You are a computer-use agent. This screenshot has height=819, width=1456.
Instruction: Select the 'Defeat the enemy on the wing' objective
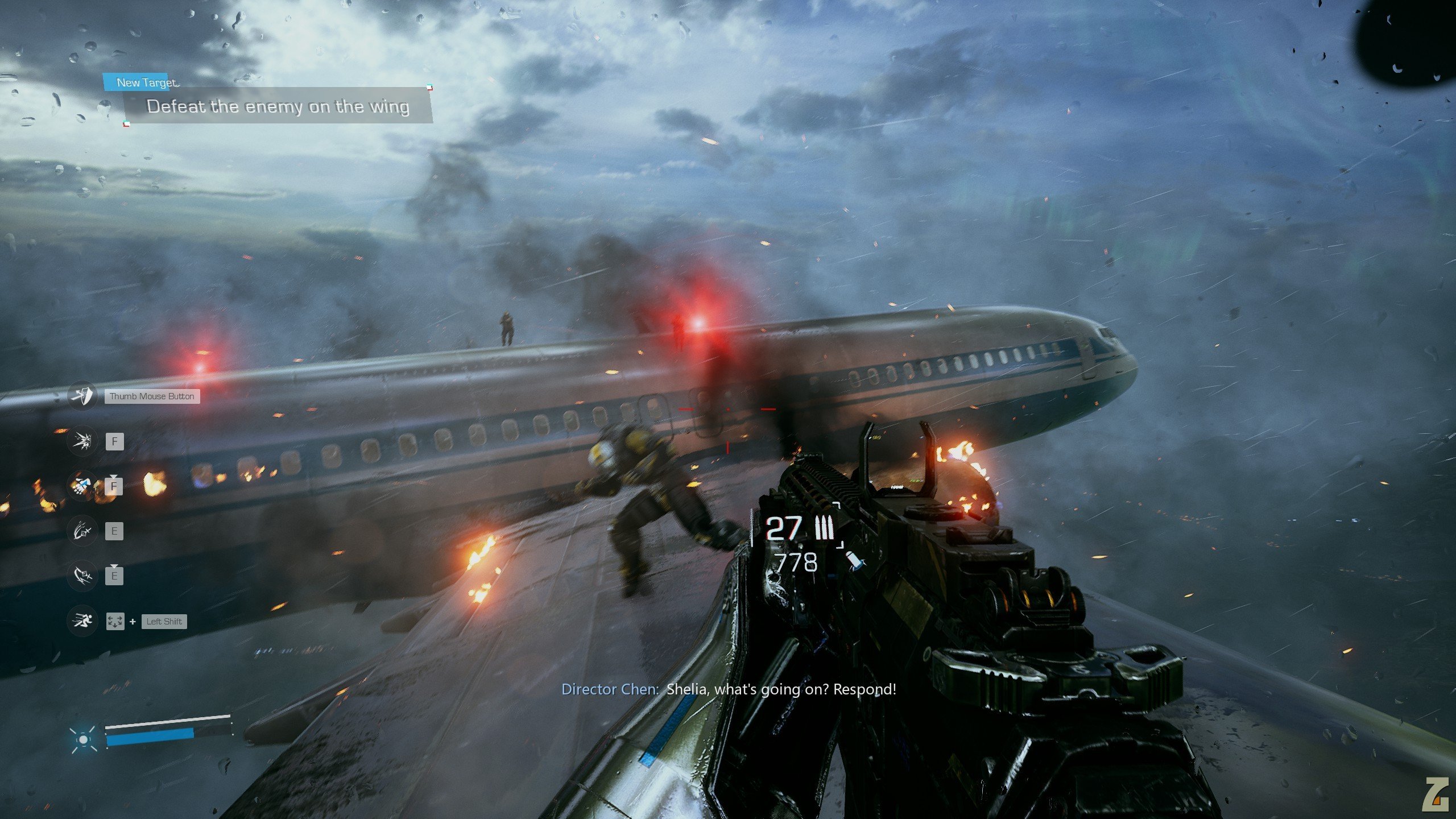click(x=278, y=106)
